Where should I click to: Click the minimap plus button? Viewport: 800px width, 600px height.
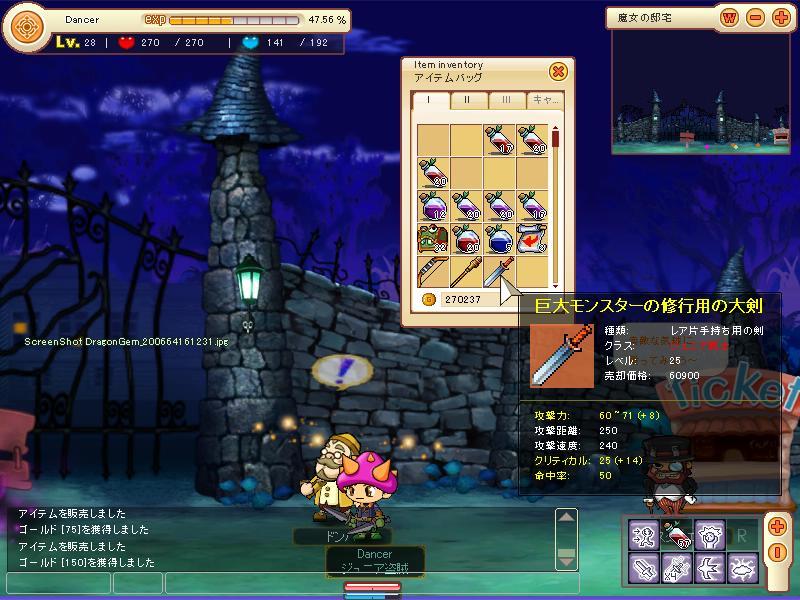[x=781, y=17]
